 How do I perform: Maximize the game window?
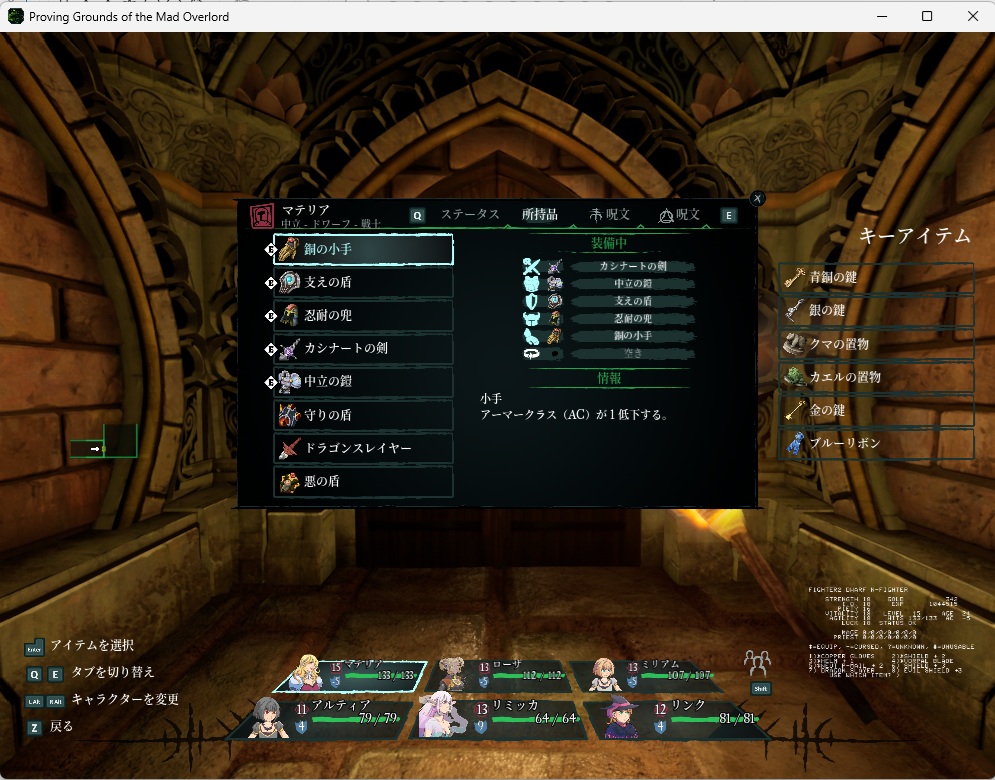(x=927, y=16)
